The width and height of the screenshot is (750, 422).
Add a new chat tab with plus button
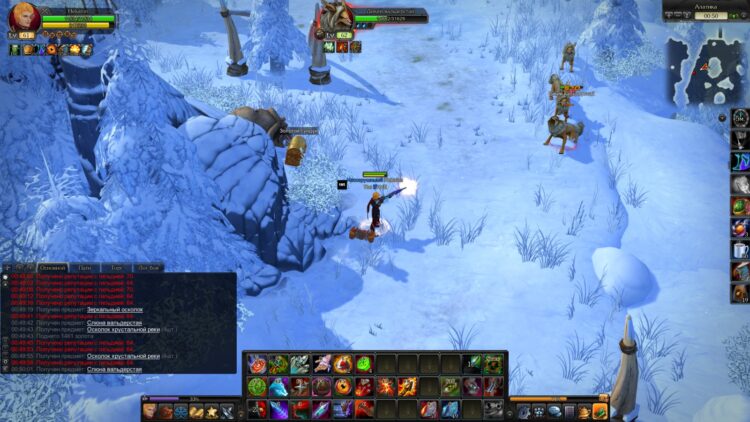click(8, 268)
